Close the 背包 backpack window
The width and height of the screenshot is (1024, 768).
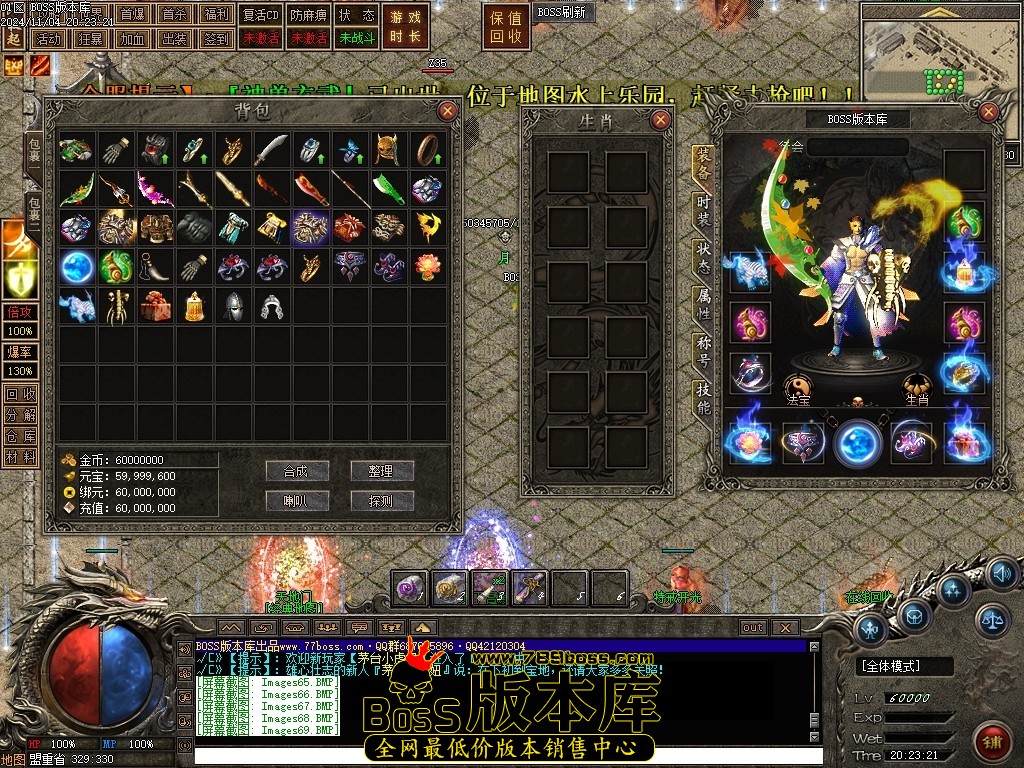pyautogui.click(x=448, y=111)
